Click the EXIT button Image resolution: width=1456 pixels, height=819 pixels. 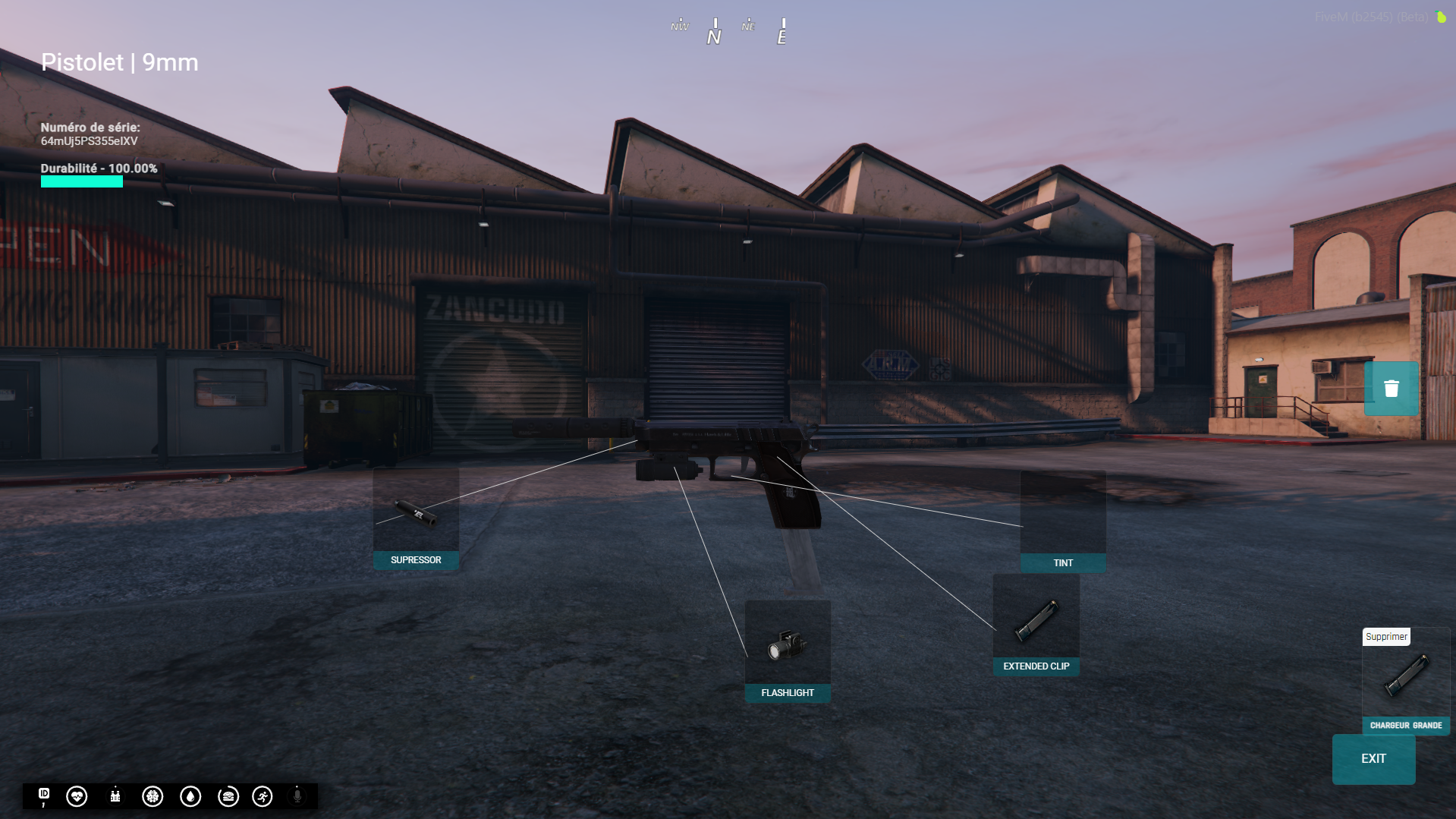tap(1373, 758)
